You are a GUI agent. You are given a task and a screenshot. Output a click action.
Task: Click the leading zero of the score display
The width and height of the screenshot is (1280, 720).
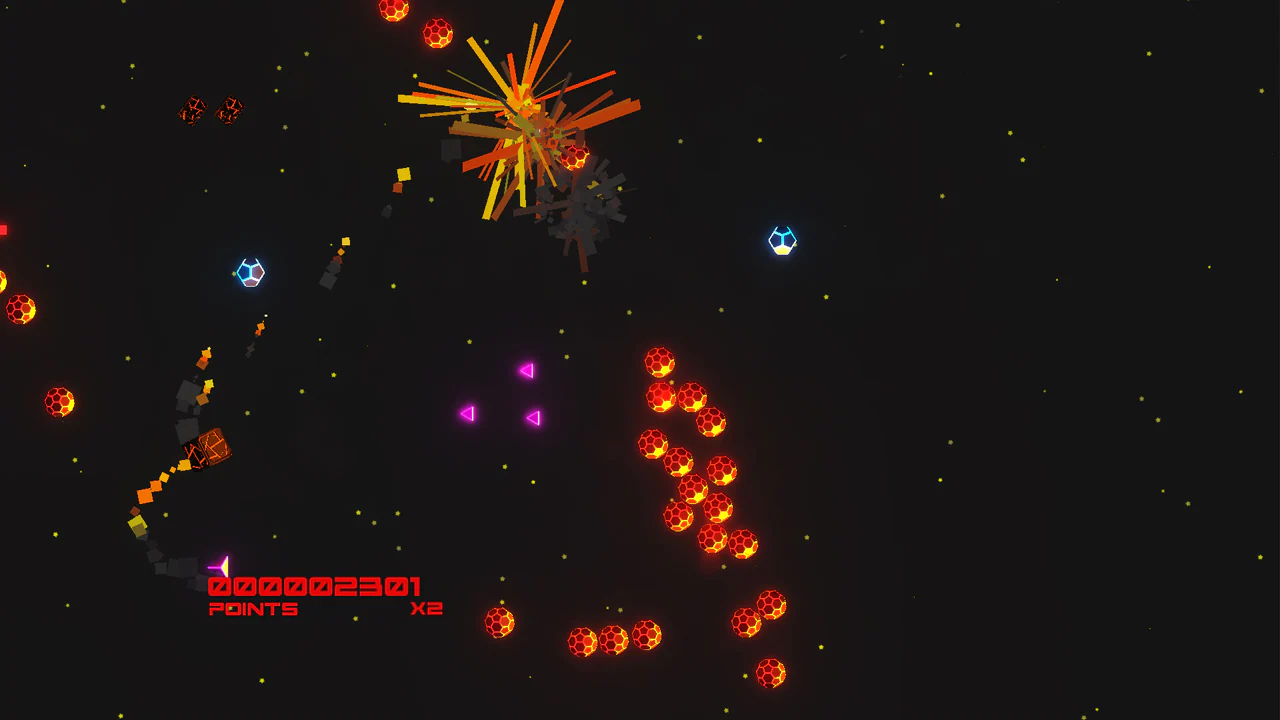tap(218, 585)
